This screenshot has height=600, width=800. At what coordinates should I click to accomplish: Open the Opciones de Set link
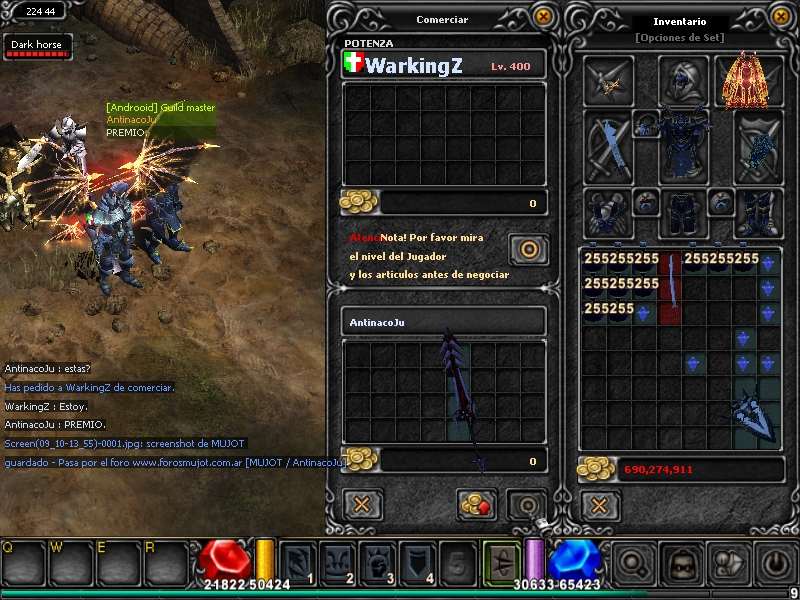coord(679,37)
